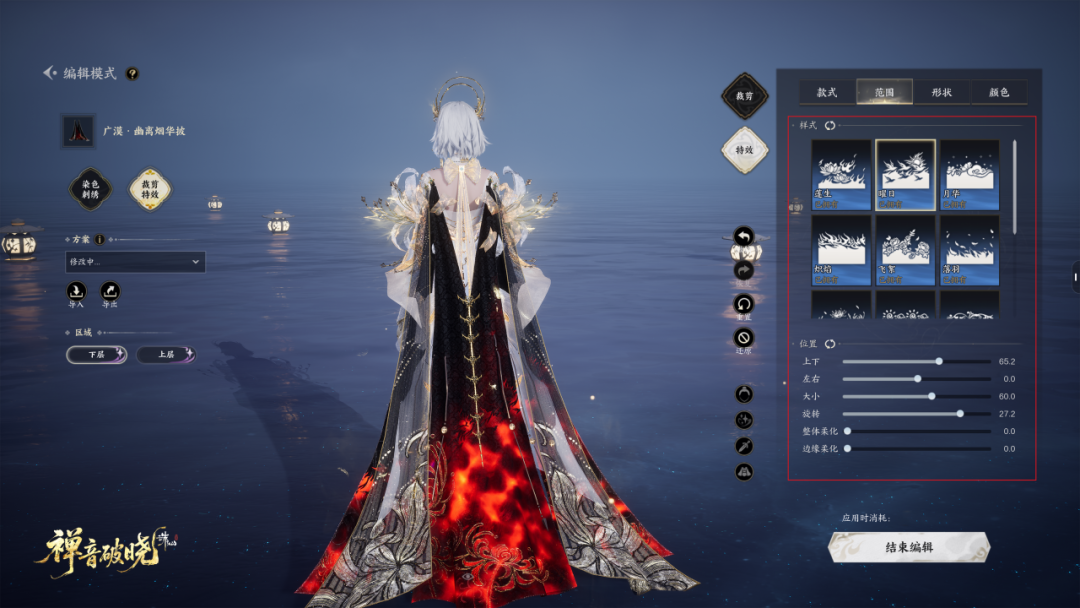This screenshot has width=1080, height=608.
Task: Switch to the 形状 tab
Action: tap(941, 93)
